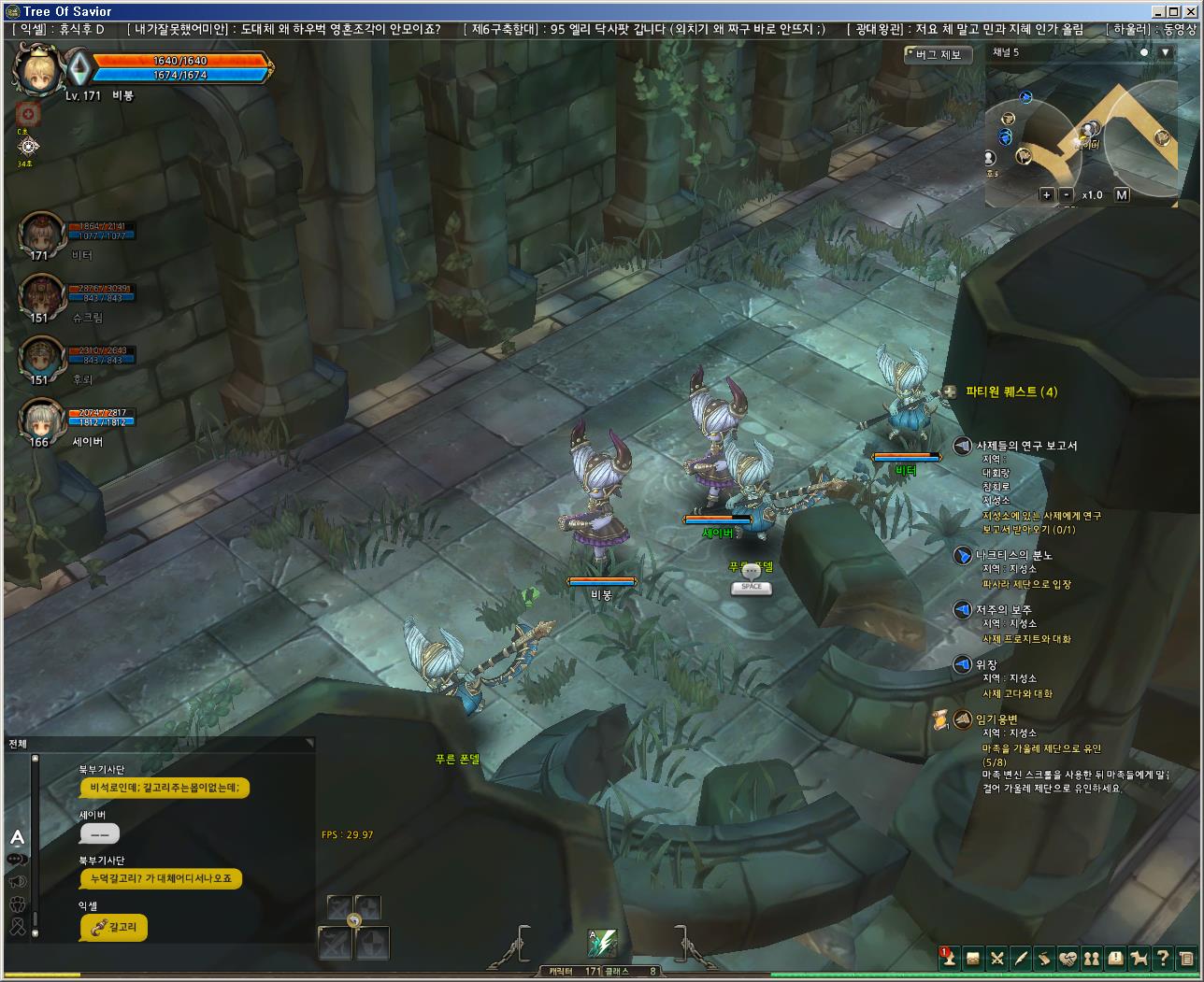
Task: Select party member 슈크림 portrait
Action: tap(41, 296)
